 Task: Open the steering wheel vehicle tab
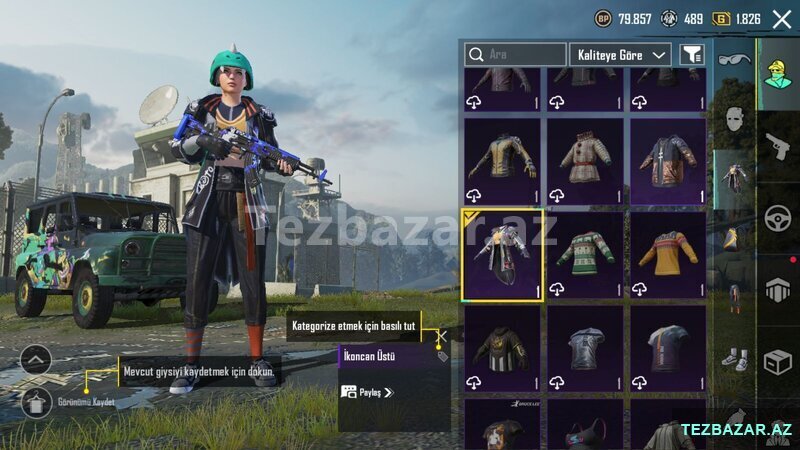778,218
